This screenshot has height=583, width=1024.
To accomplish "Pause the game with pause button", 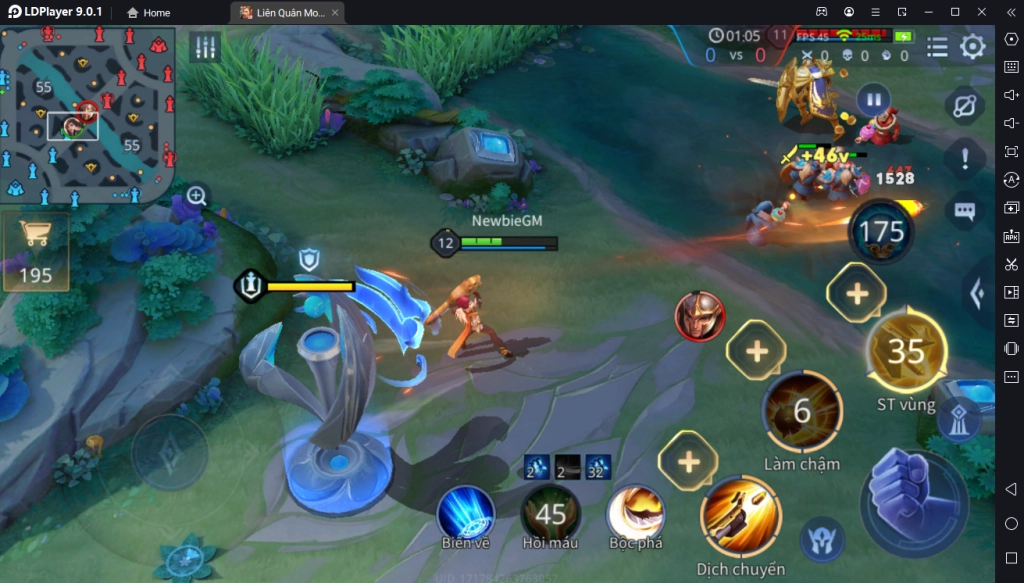I will 873,100.
